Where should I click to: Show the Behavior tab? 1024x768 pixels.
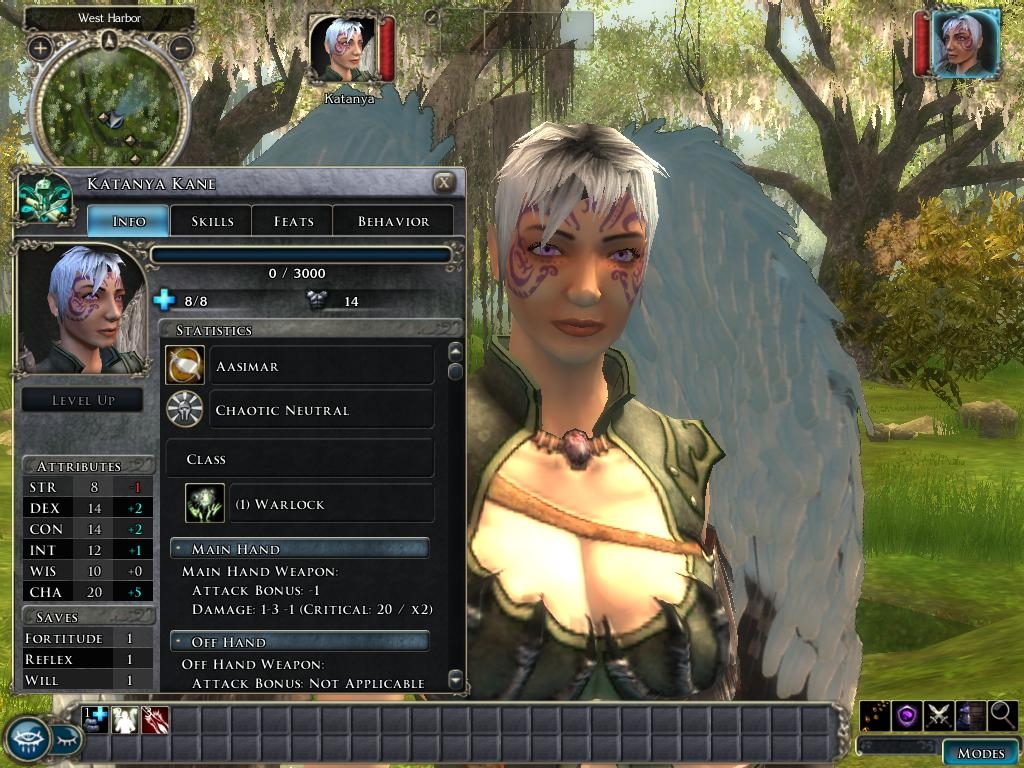point(393,221)
